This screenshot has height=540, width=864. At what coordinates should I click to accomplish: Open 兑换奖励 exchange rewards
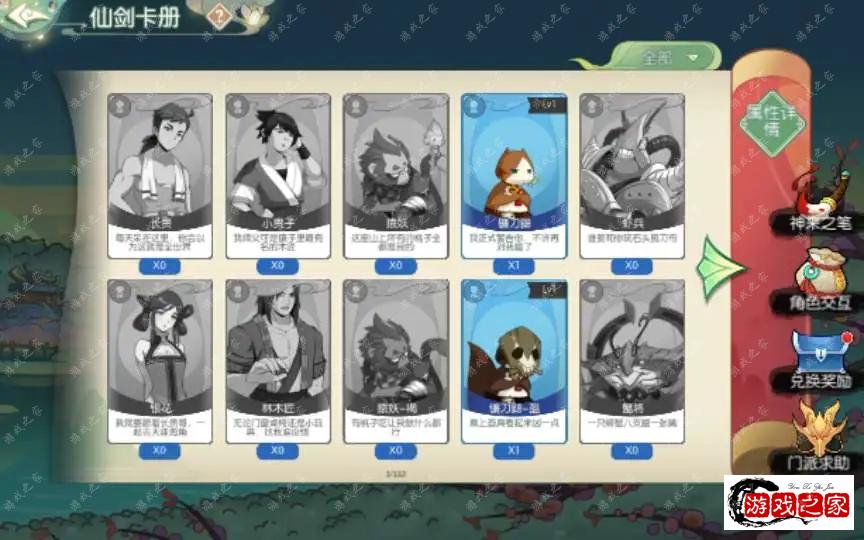(x=818, y=358)
